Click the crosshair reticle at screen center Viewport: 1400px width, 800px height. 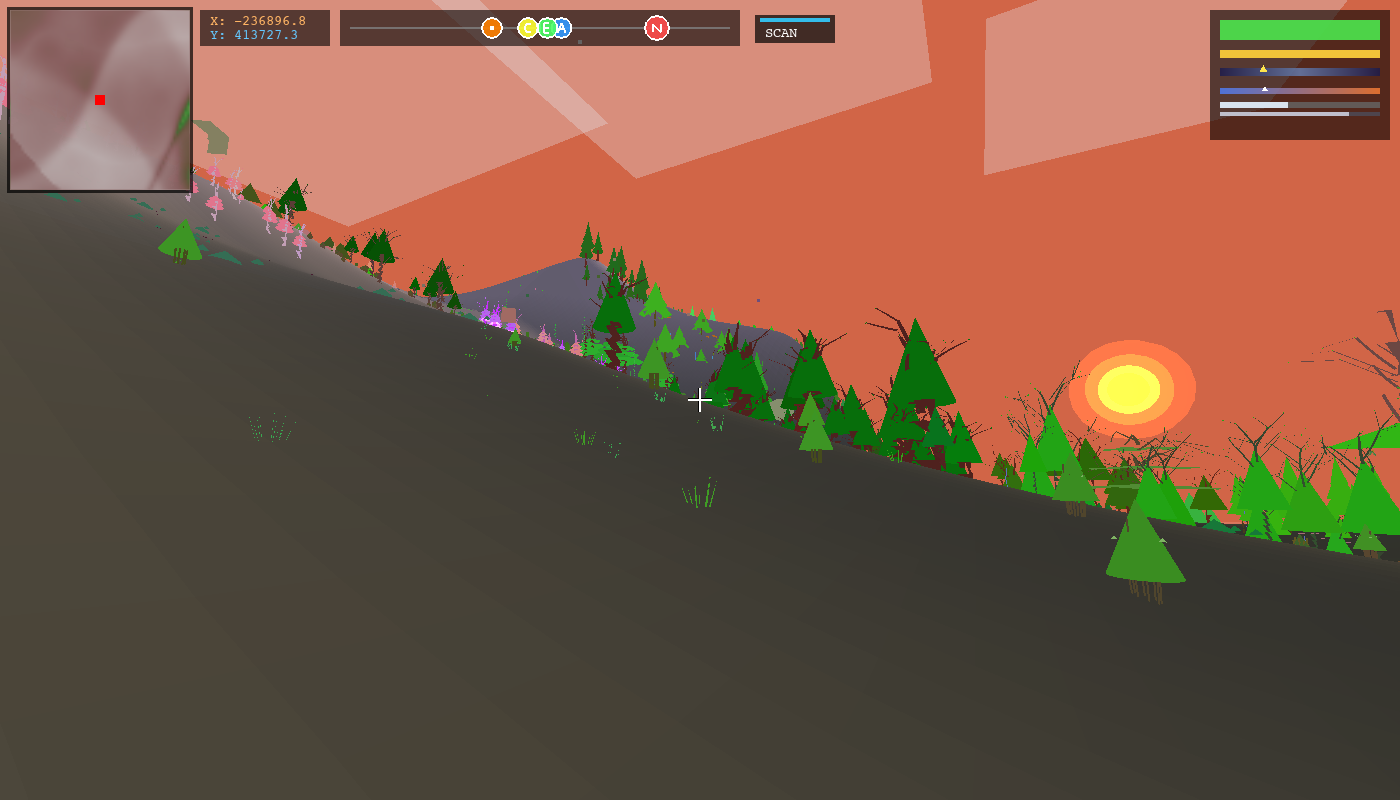[x=700, y=400]
